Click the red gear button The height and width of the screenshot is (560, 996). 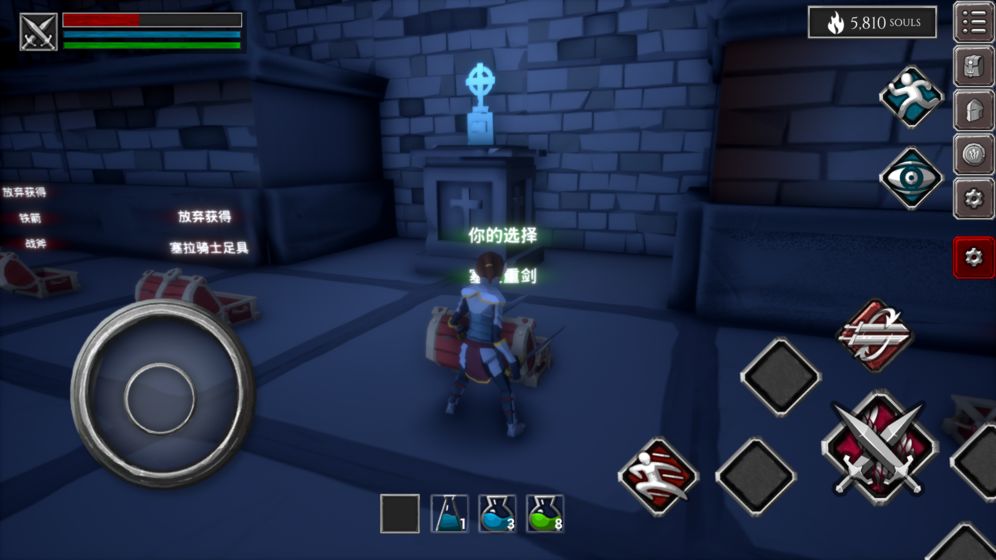coord(973,257)
